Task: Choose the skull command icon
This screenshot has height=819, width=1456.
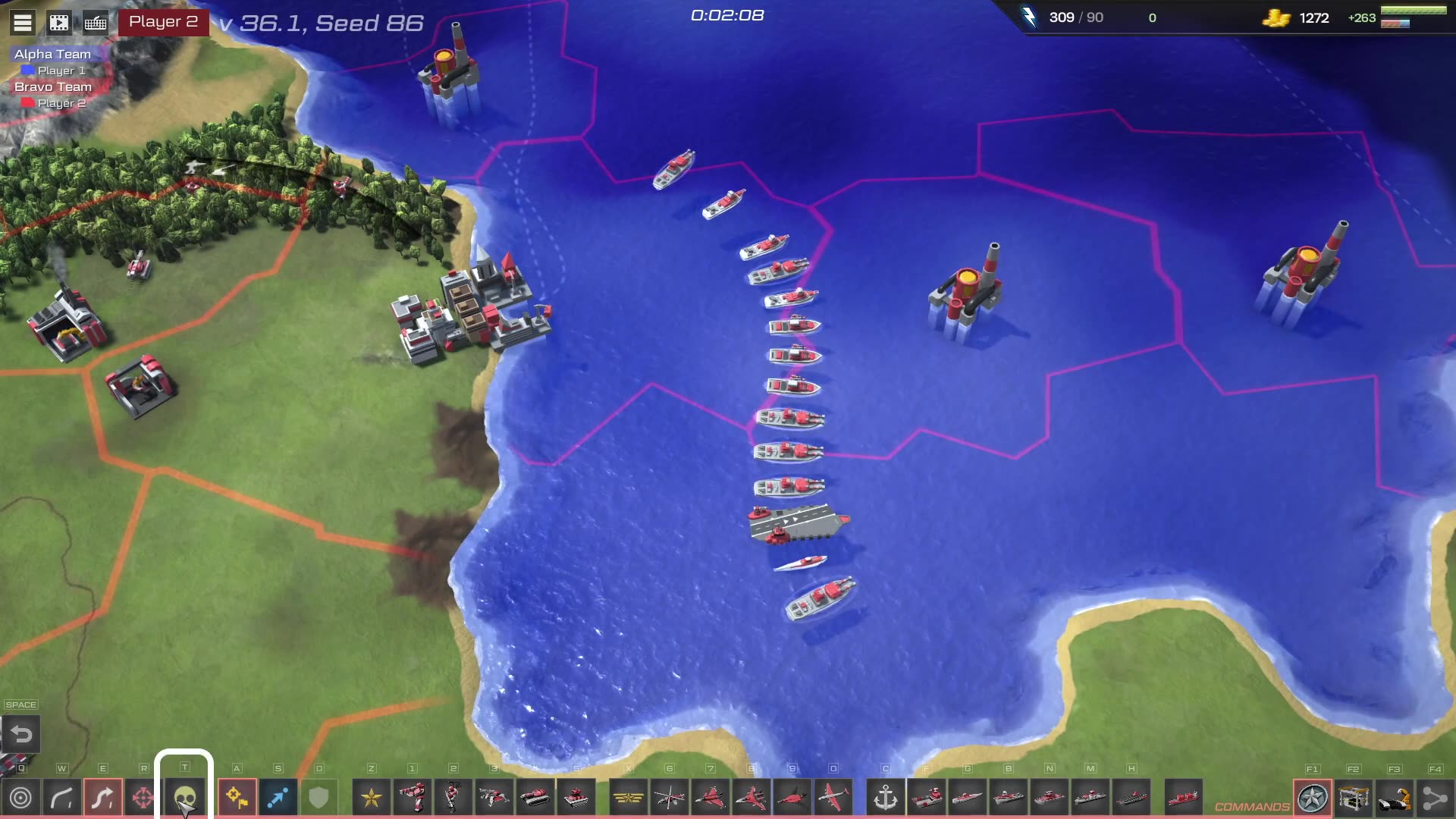Action: click(x=184, y=798)
